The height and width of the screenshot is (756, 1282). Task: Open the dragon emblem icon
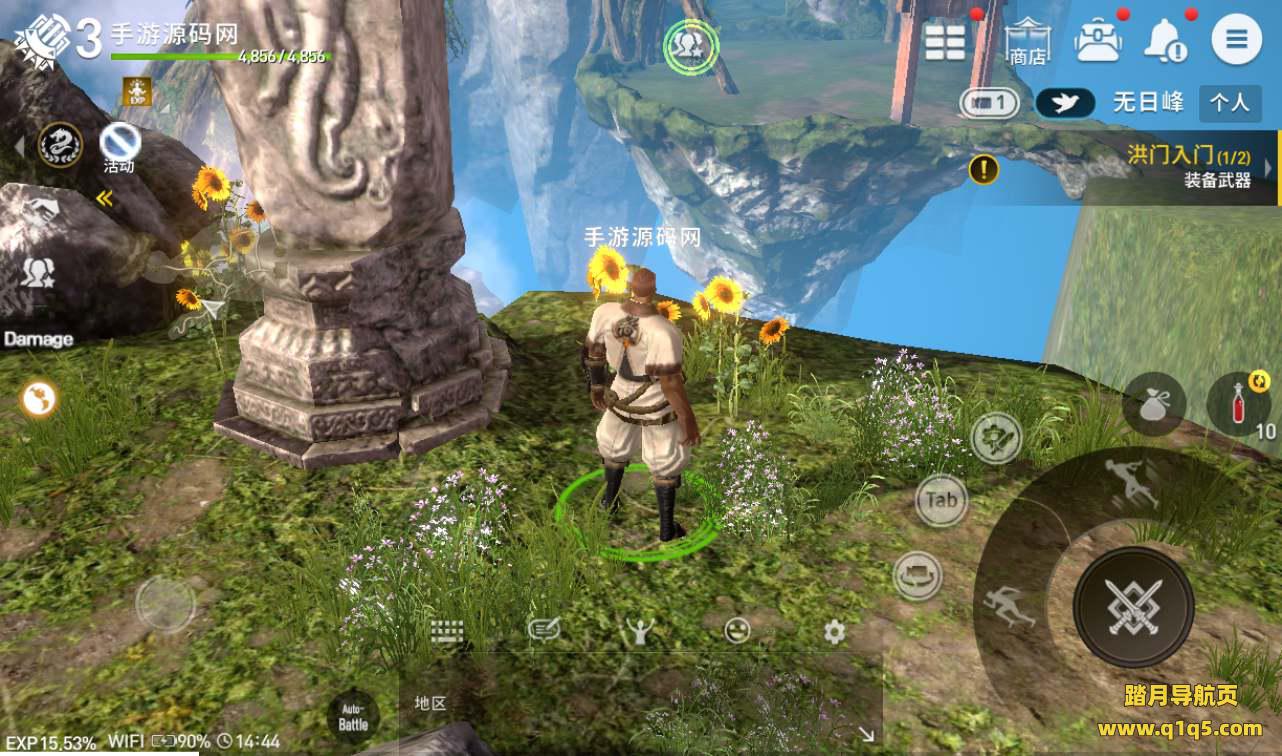pos(59,145)
